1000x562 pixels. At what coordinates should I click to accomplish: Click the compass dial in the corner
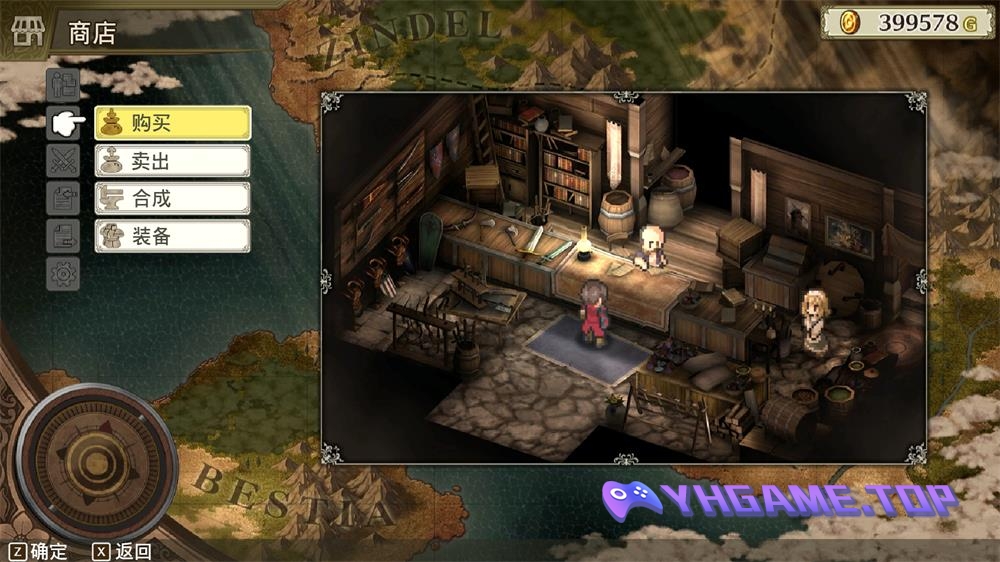point(96,461)
